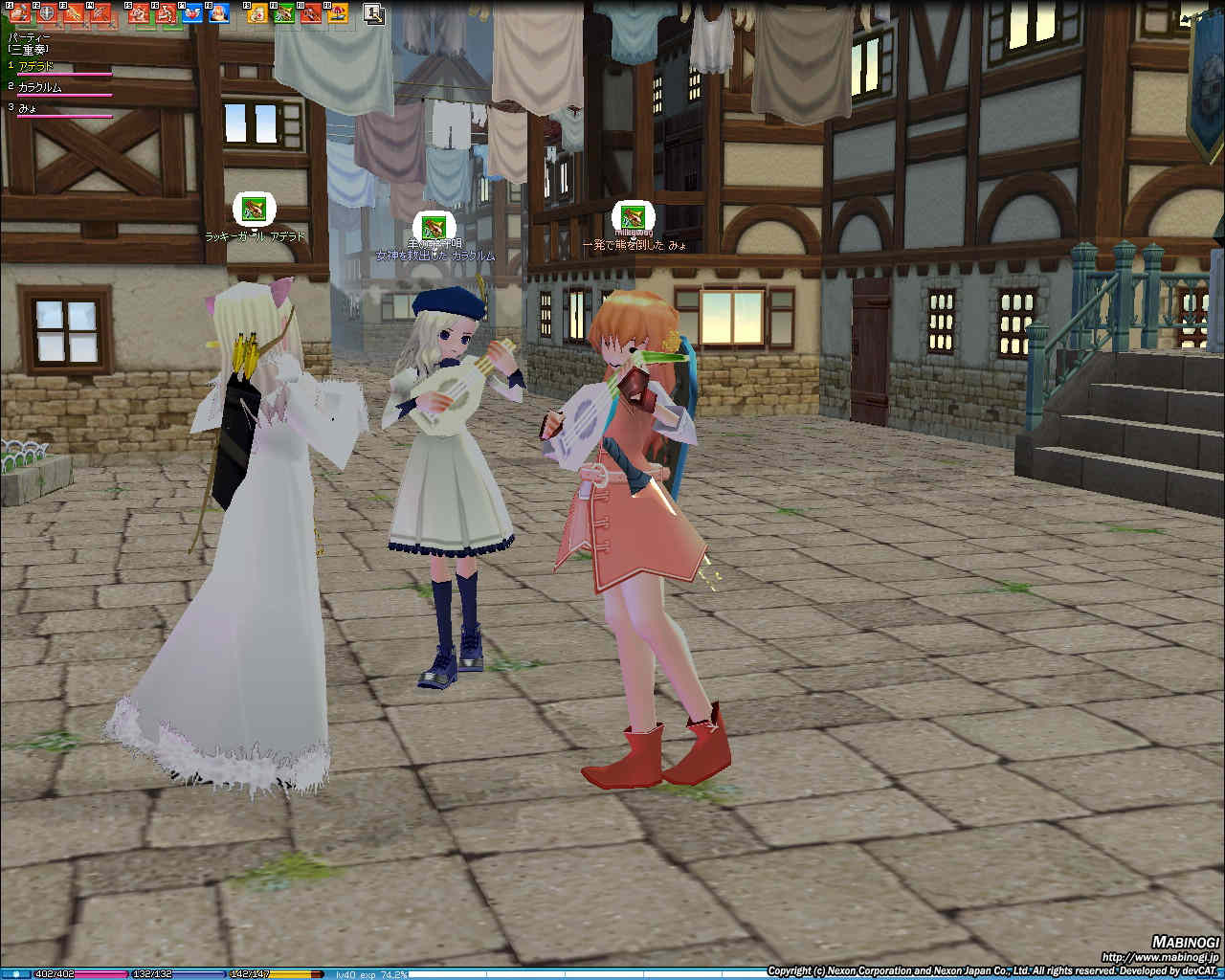Activate the shield skill icon
Viewport: 1225px width, 980px height.
[x=47, y=13]
